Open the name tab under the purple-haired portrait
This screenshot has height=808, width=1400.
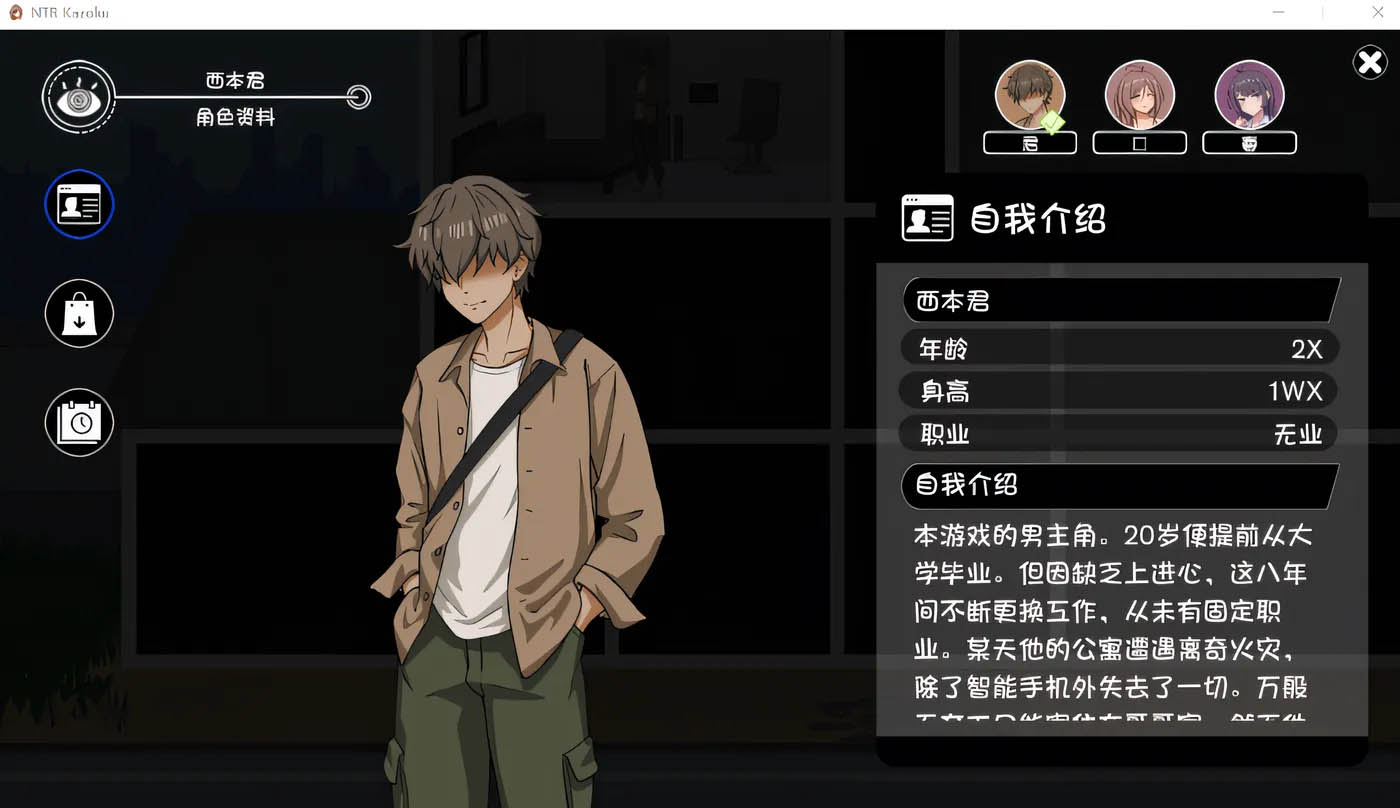(1249, 144)
